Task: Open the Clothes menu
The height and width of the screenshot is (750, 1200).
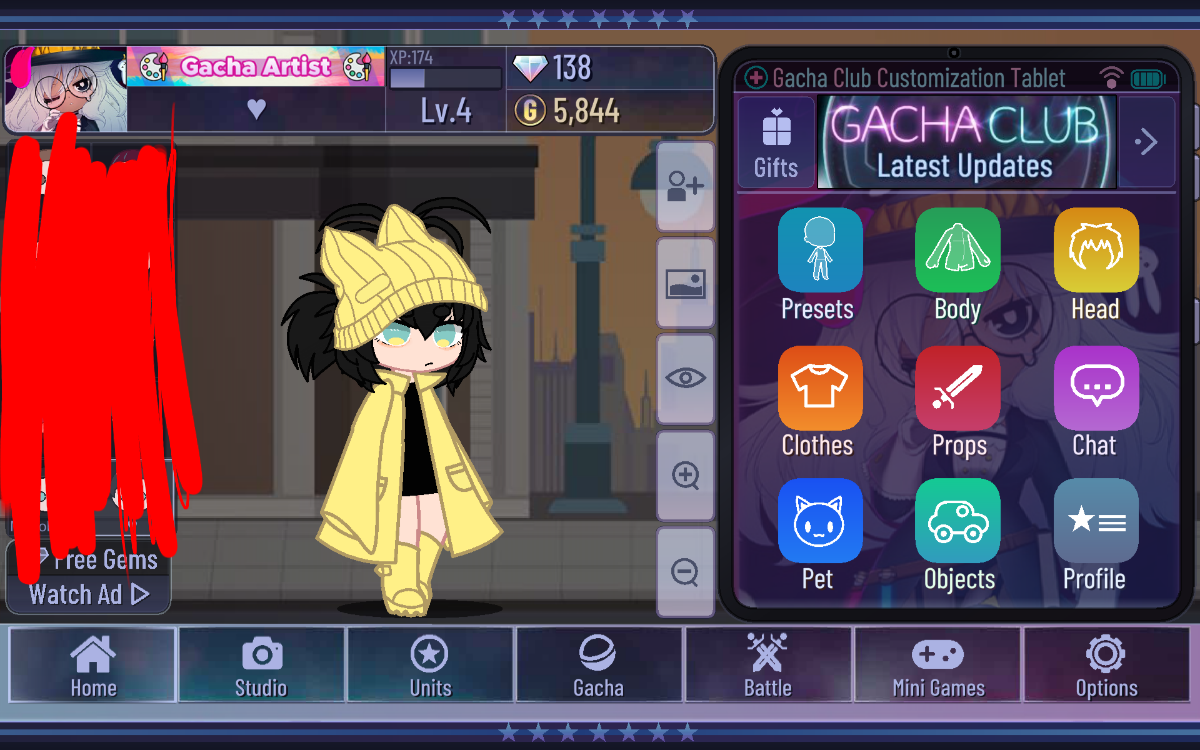Action: [x=819, y=388]
